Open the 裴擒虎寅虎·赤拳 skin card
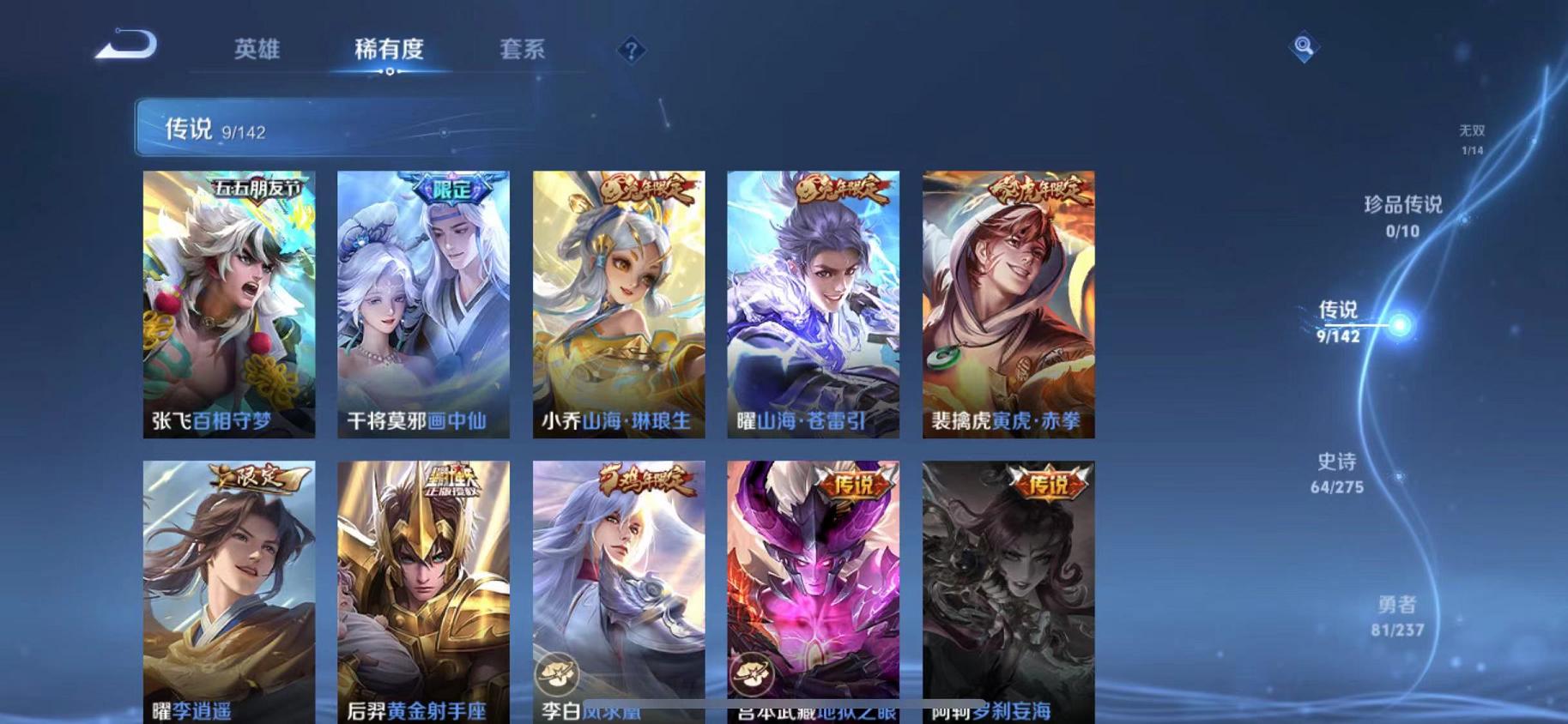Screen dimensions: 1568x724 click(x=1008, y=305)
